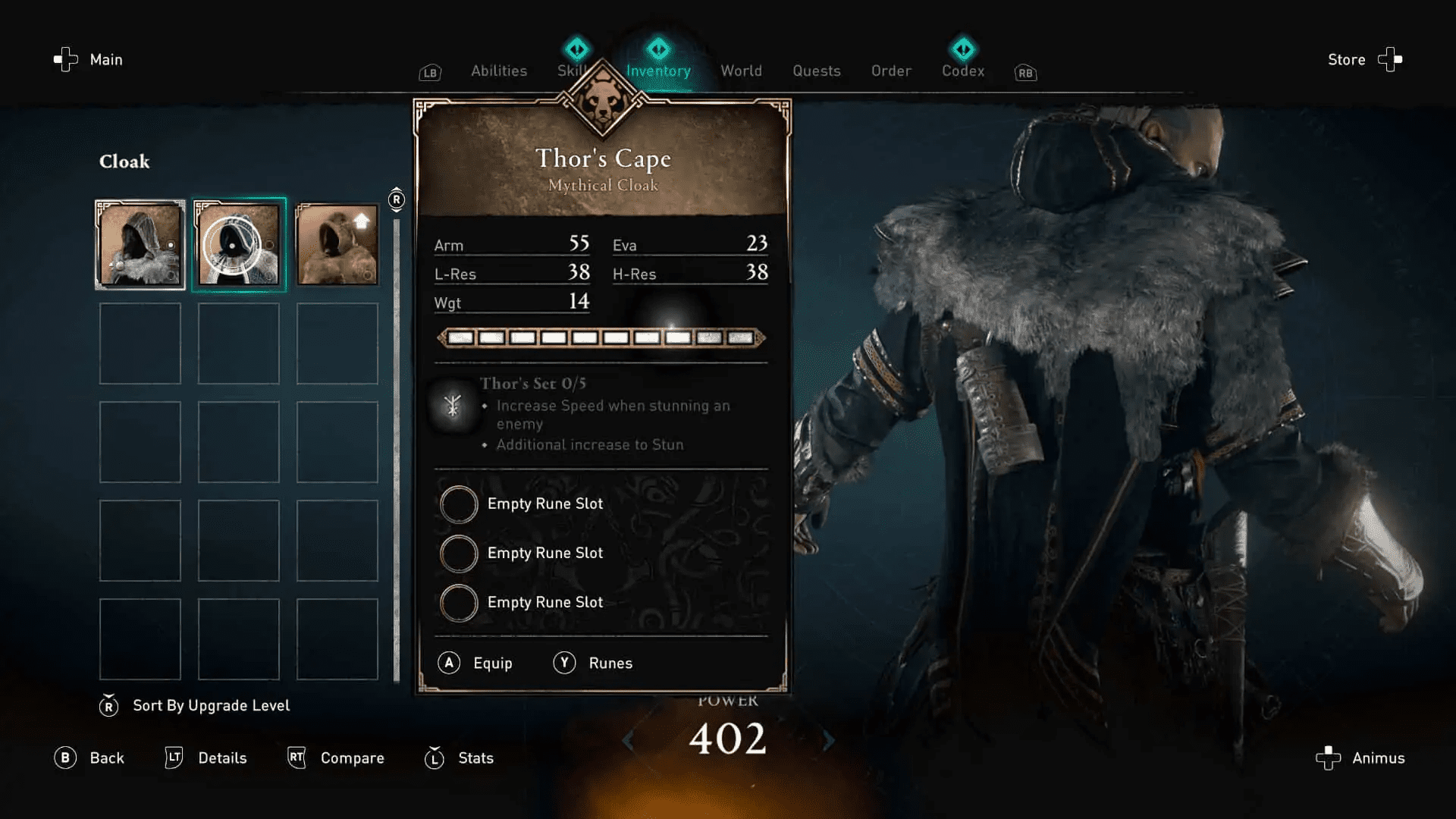Click the first Empty Rune Slot circle
This screenshot has height=819, width=1456.
click(x=459, y=504)
